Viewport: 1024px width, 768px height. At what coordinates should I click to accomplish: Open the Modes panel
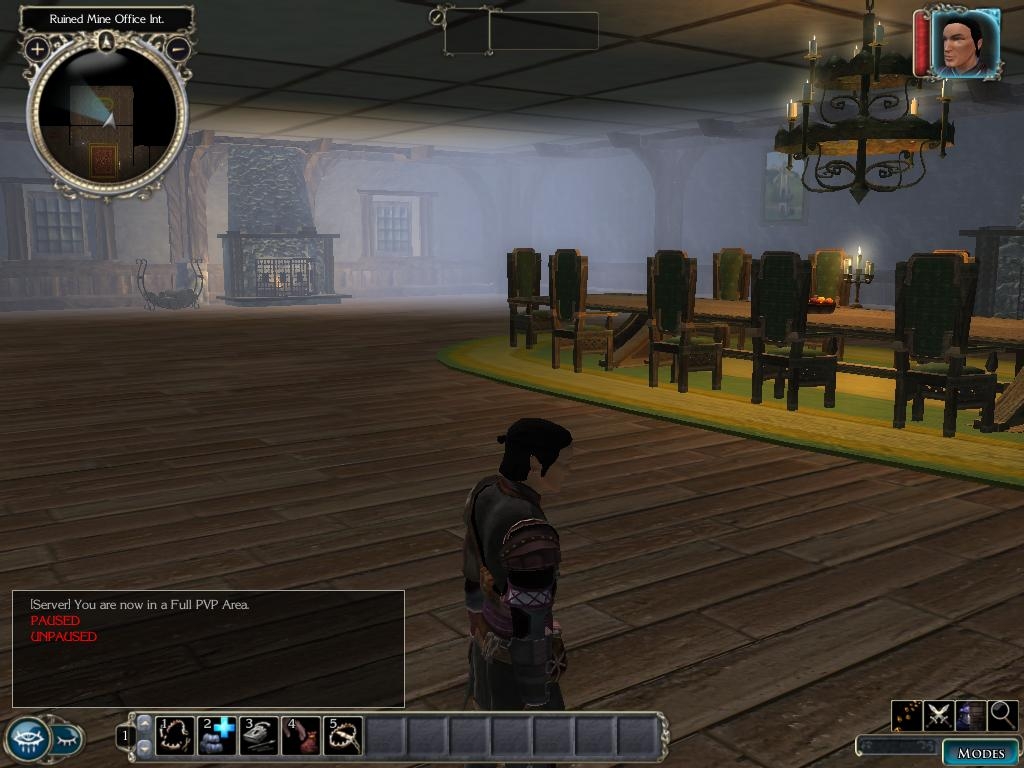[979, 753]
